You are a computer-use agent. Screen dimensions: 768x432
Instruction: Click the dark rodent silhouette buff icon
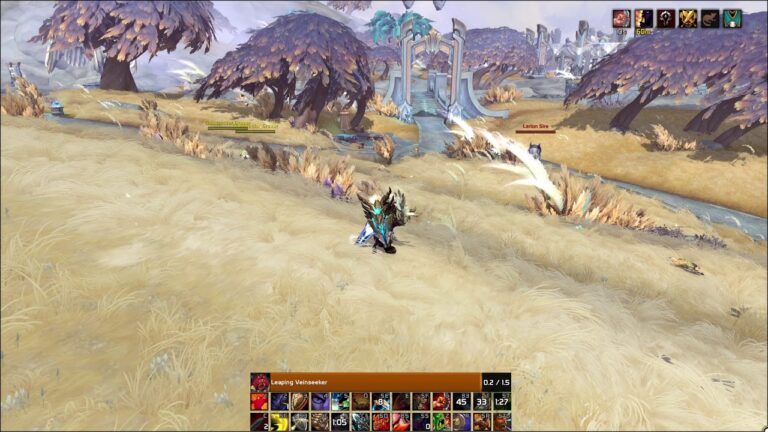[x=710, y=18]
